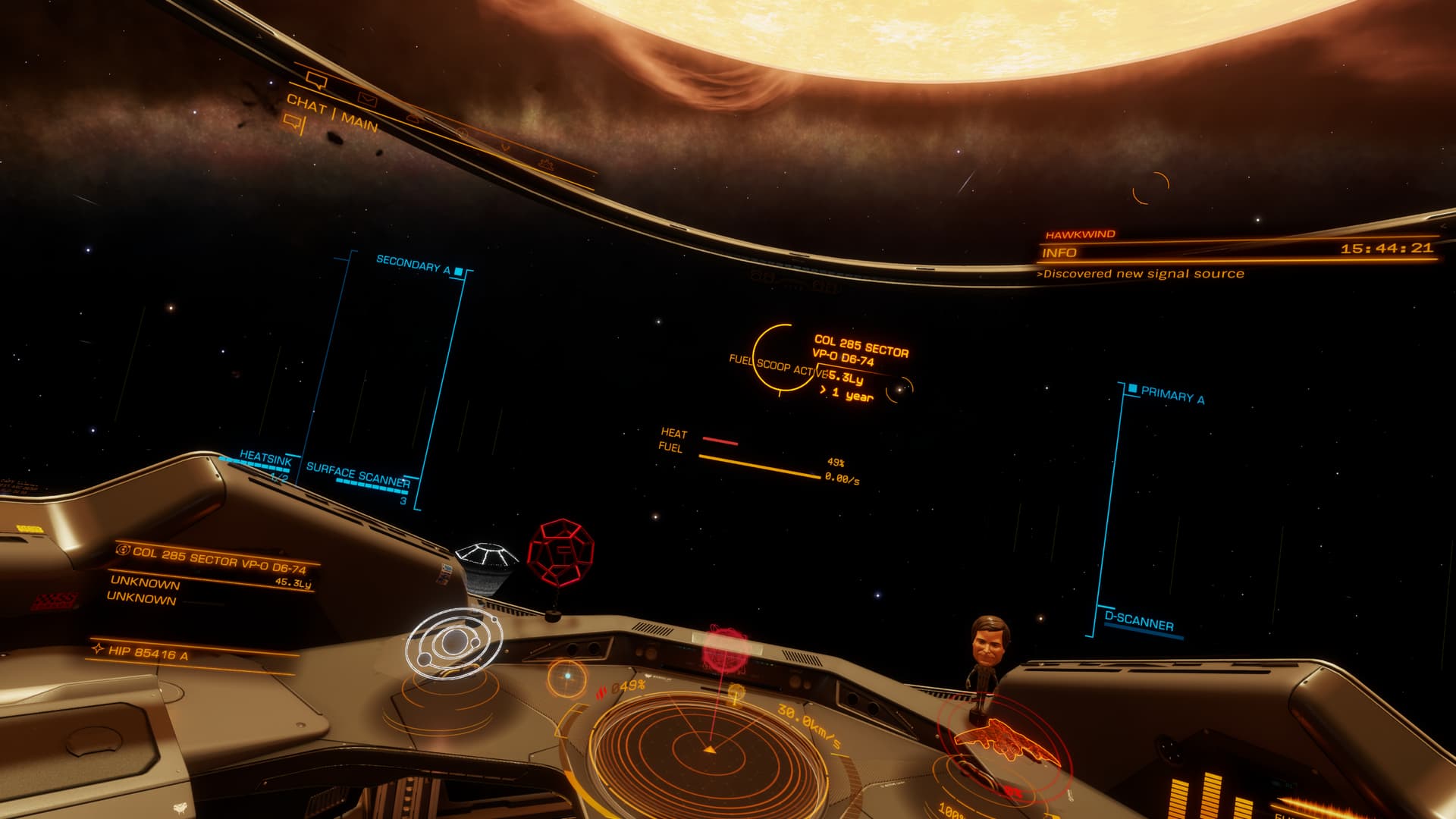
Task: Open the chat speech-bubble tab
Action: point(316,78)
